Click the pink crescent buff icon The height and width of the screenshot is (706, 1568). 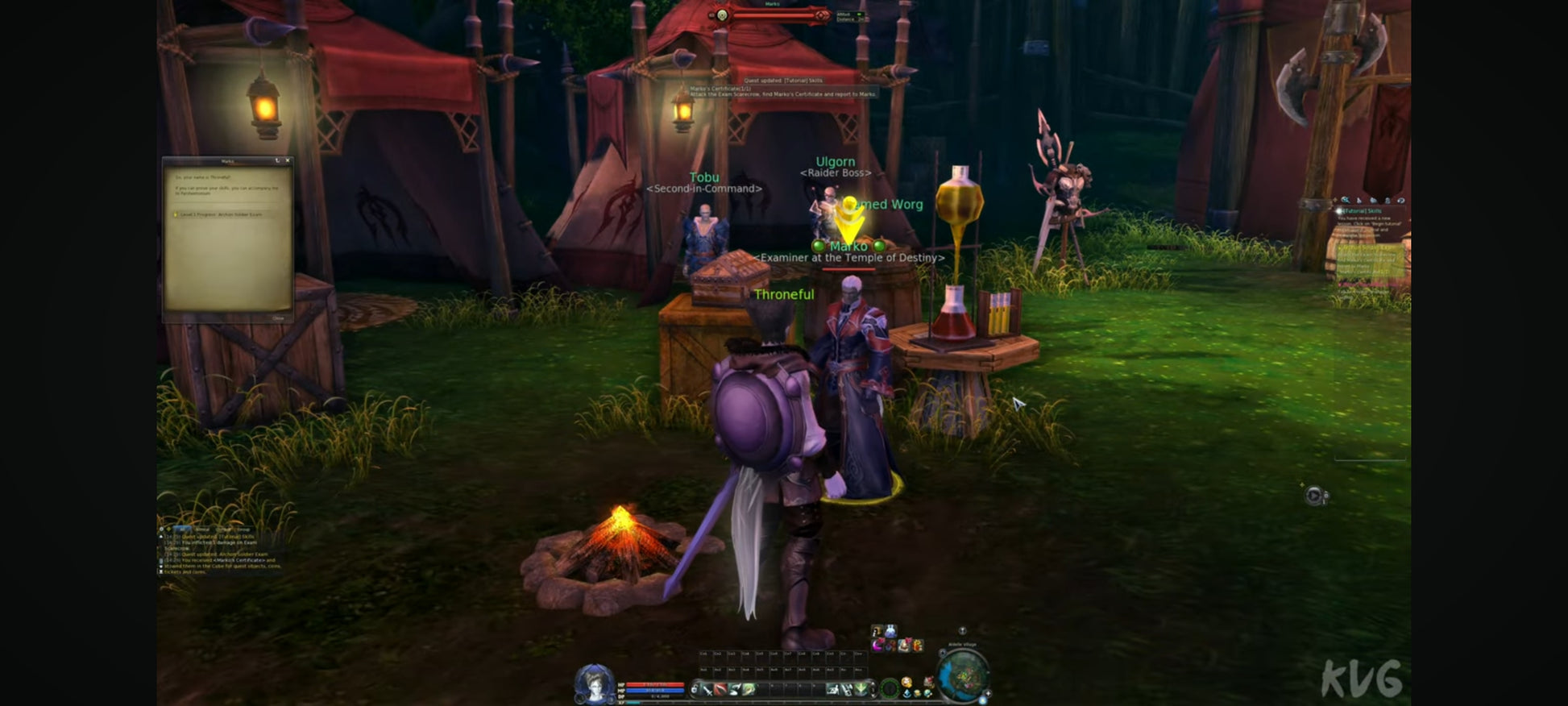click(877, 645)
